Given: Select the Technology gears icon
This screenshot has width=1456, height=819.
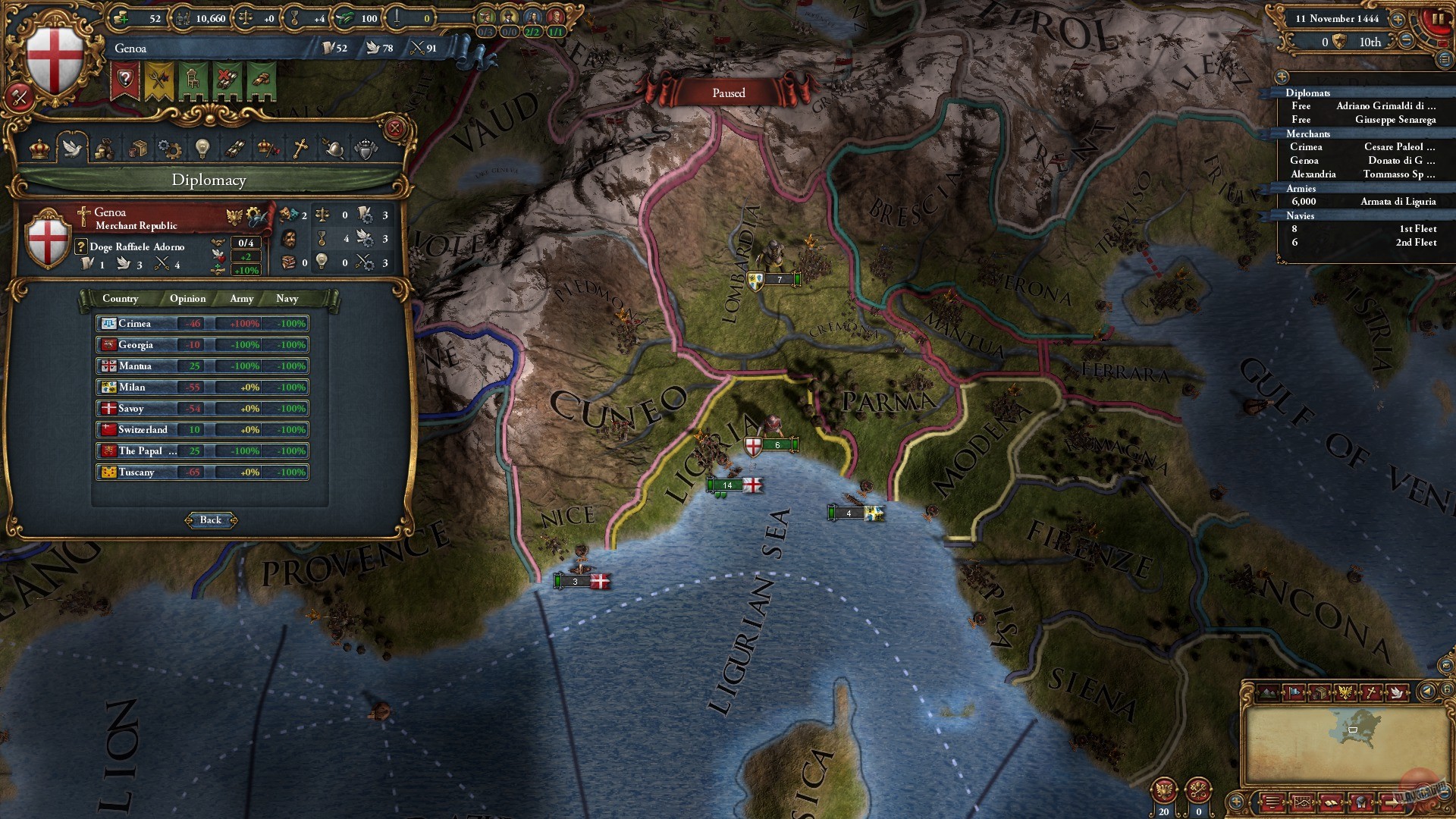Looking at the screenshot, I should [170, 148].
